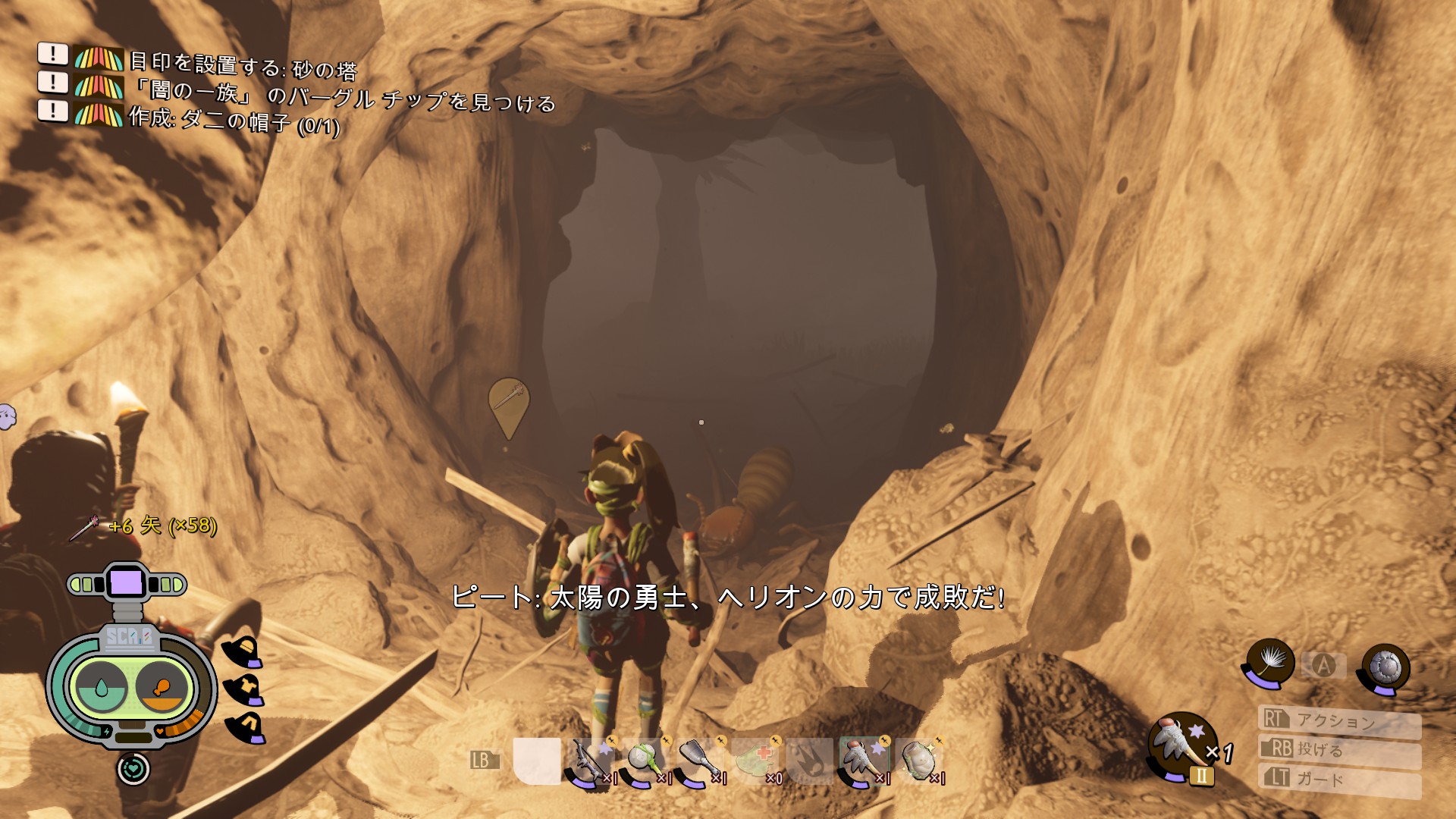Click the heart healing status icon

pyautogui.click(x=133, y=769)
